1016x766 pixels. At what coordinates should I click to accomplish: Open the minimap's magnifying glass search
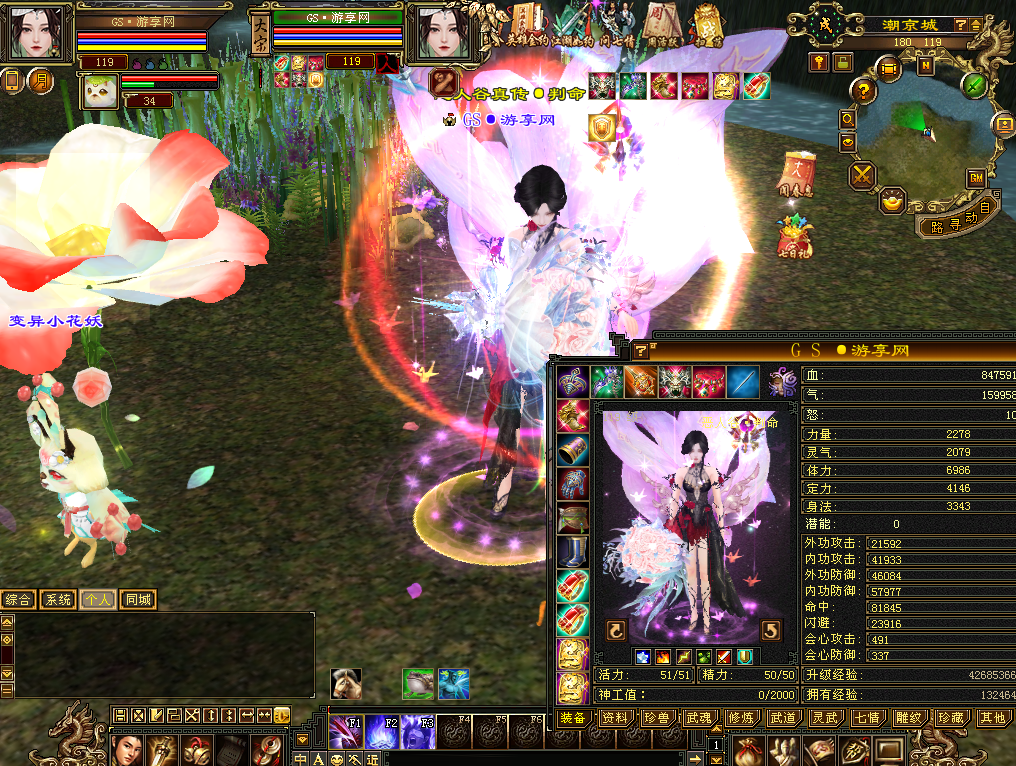[848, 119]
